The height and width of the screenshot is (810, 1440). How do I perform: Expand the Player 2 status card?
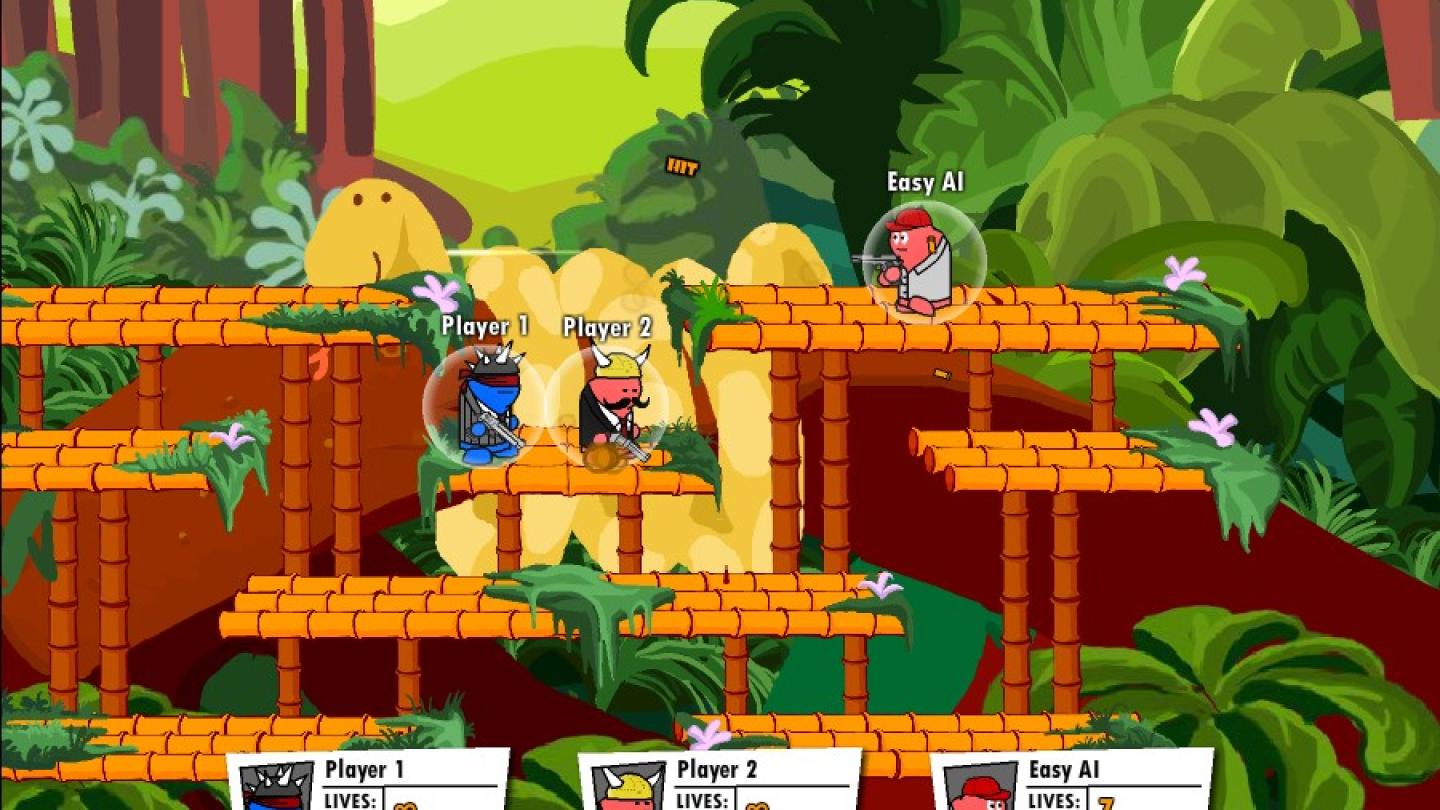pyautogui.click(x=720, y=780)
